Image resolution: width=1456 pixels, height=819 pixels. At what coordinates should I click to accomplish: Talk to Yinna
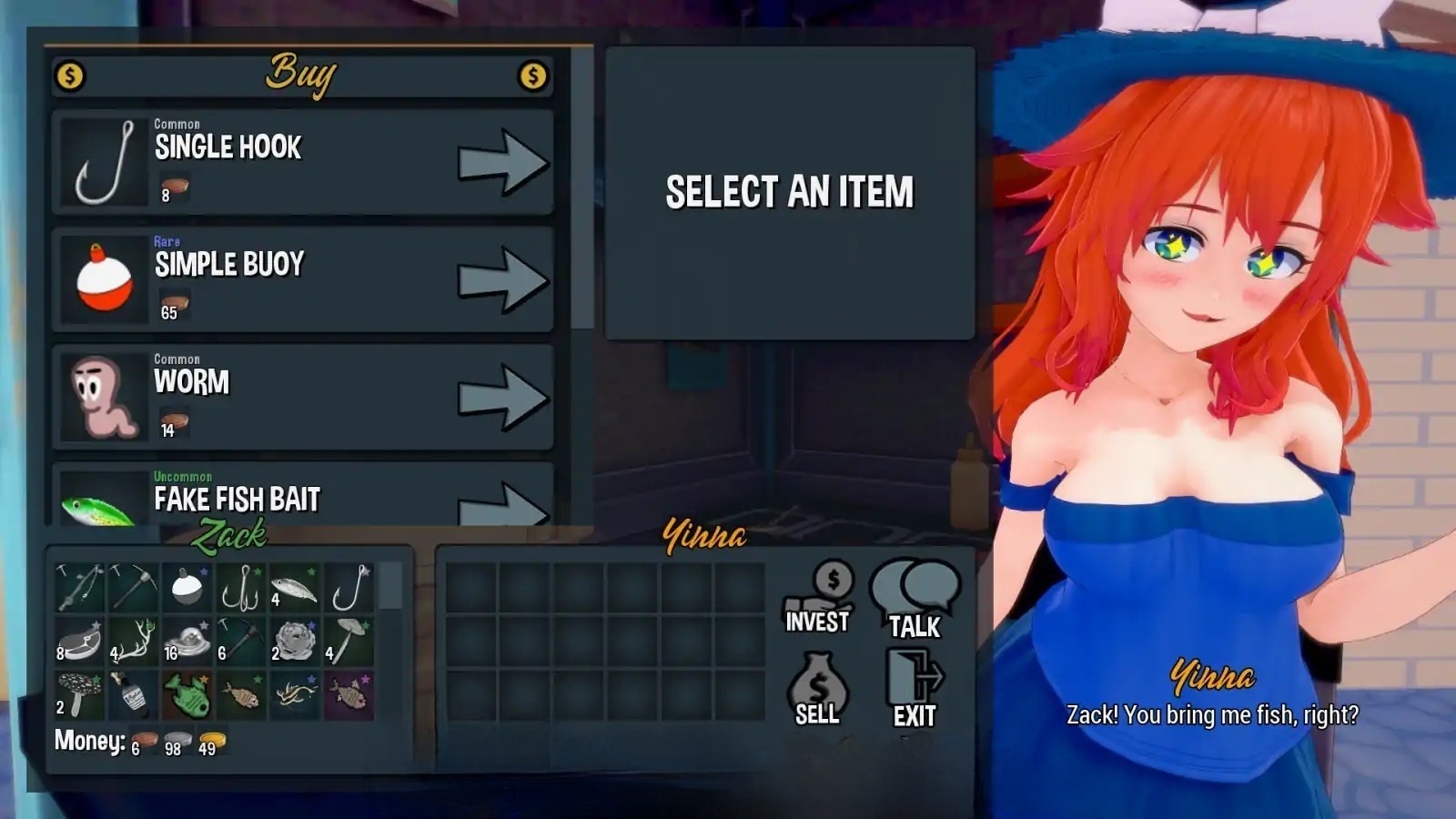pos(915,598)
